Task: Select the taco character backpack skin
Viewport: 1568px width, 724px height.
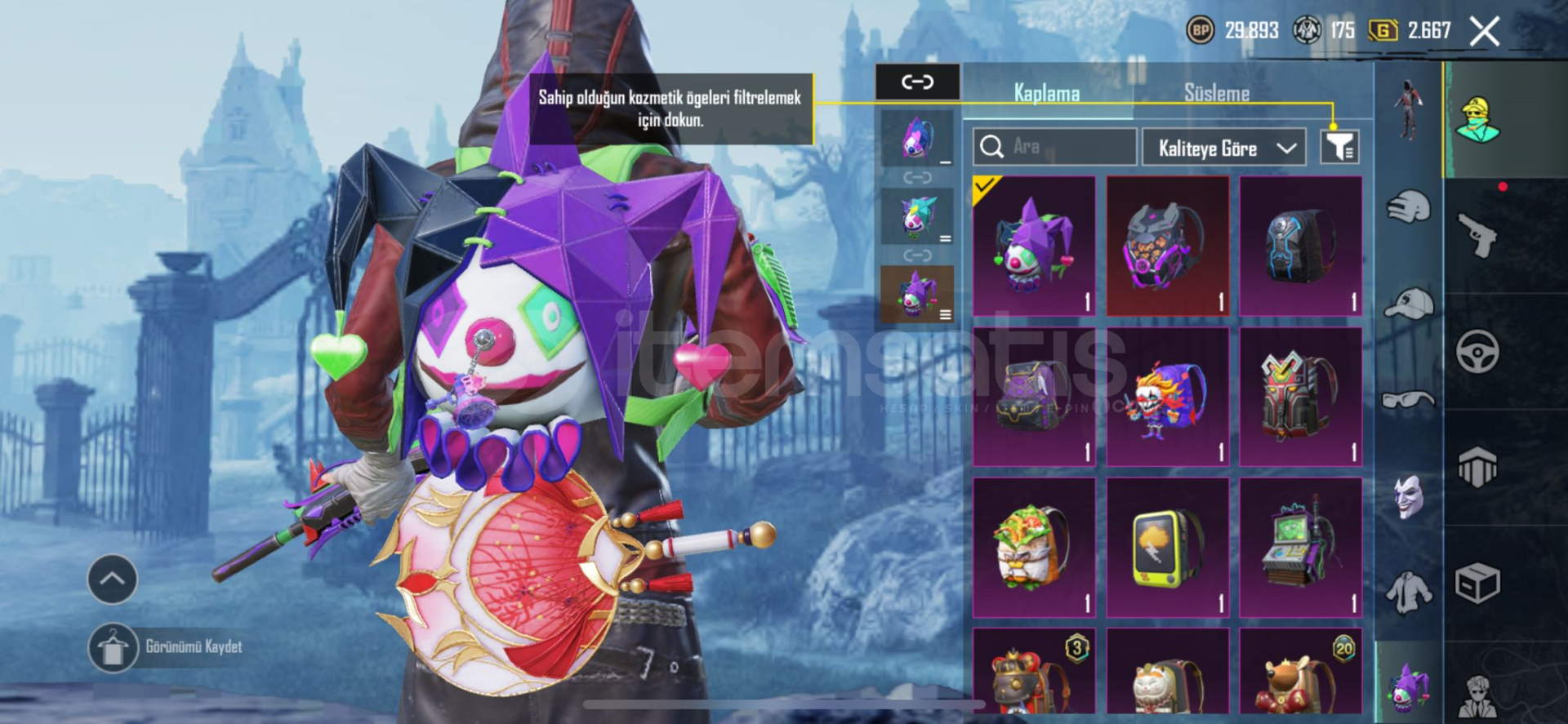Action: [1034, 547]
